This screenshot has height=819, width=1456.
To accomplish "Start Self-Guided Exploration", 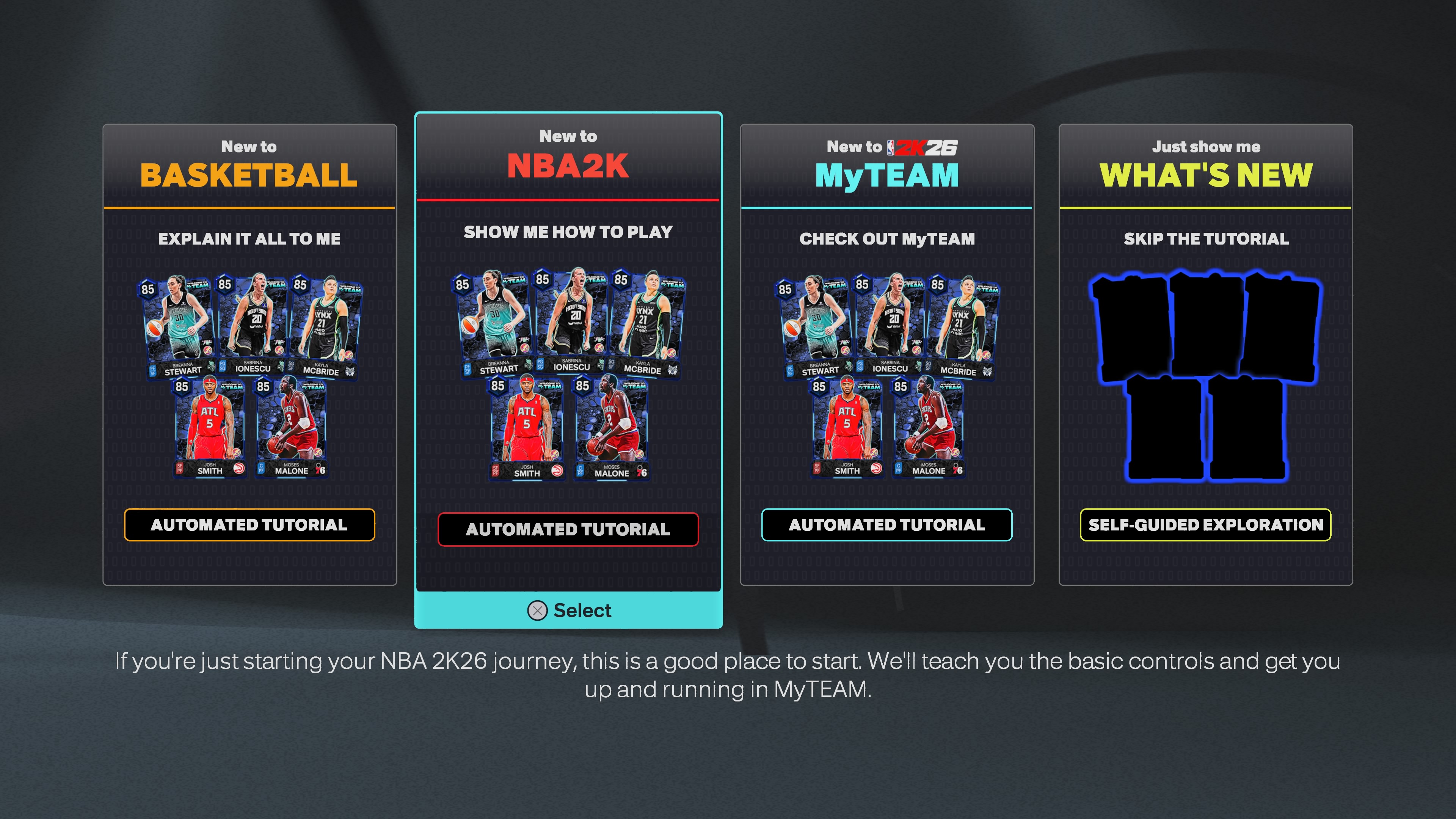I will pyautogui.click(x=1206, y=525).
